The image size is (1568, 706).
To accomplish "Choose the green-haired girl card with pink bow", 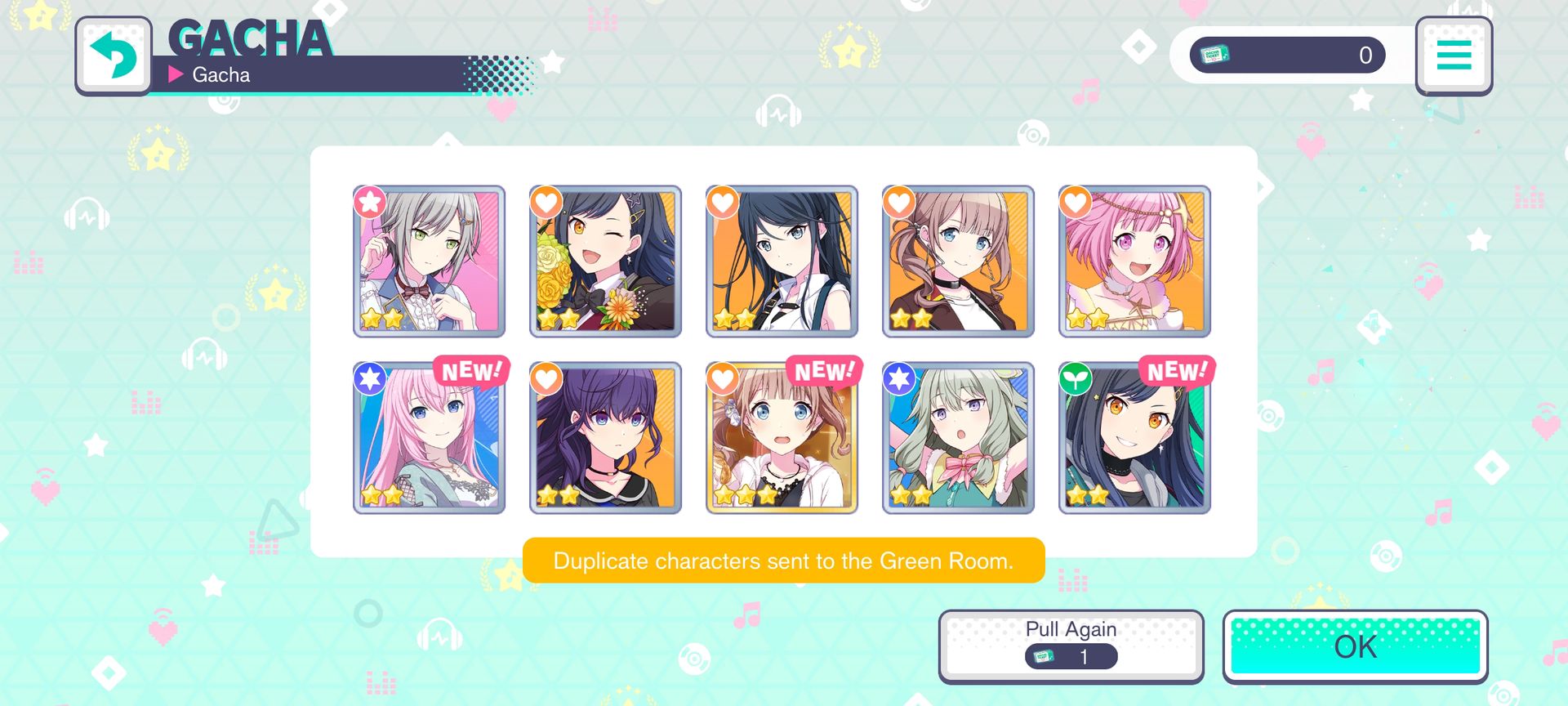I will [958, 438].
